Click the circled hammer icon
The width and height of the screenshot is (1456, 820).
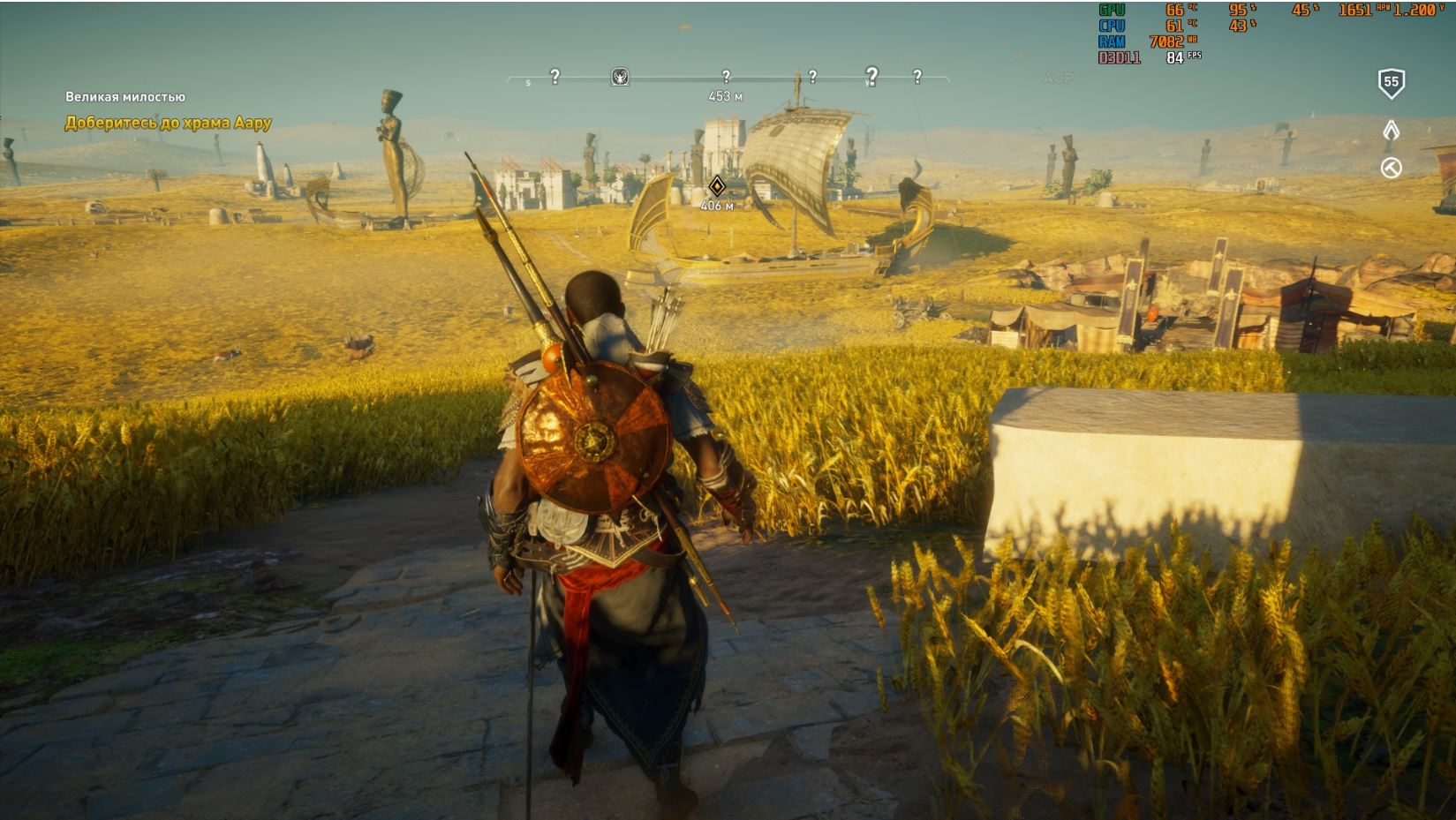coord(1391,168)
